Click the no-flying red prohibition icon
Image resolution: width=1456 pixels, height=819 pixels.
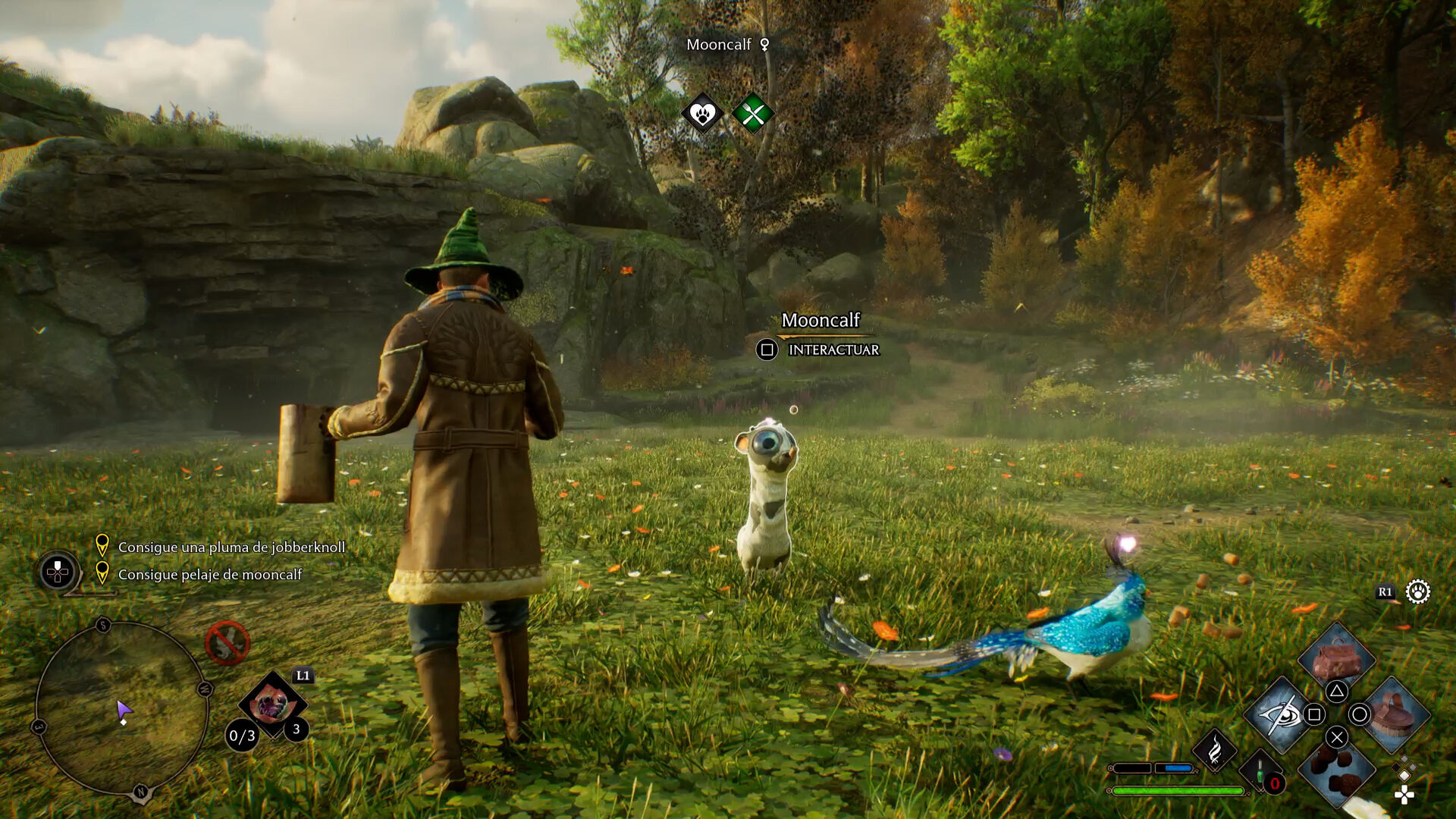227,643
